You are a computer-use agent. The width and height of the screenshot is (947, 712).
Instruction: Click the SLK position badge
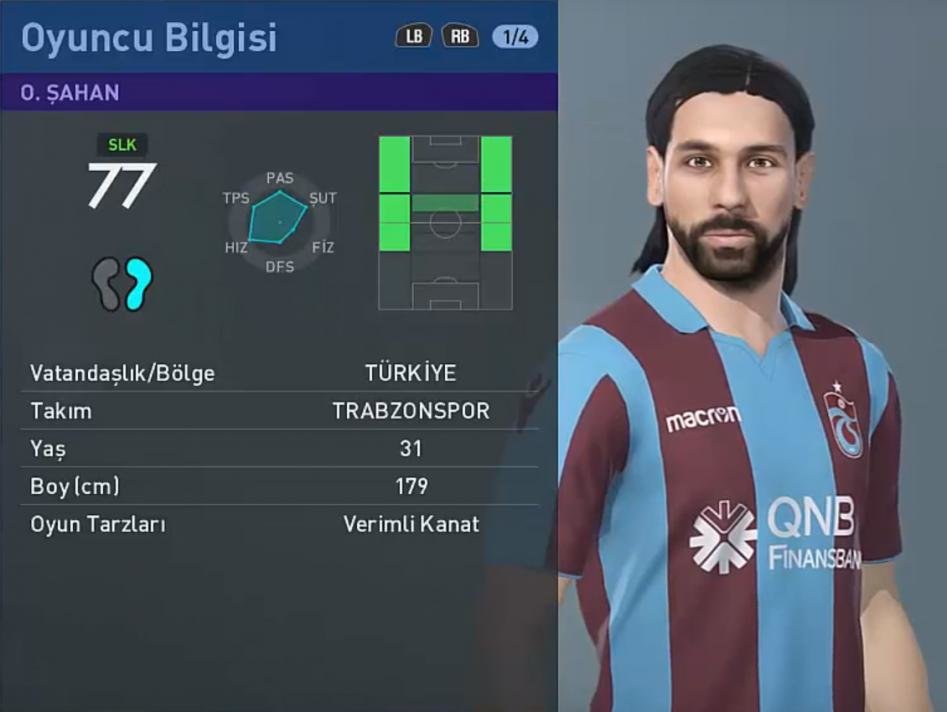click(121, 145)
